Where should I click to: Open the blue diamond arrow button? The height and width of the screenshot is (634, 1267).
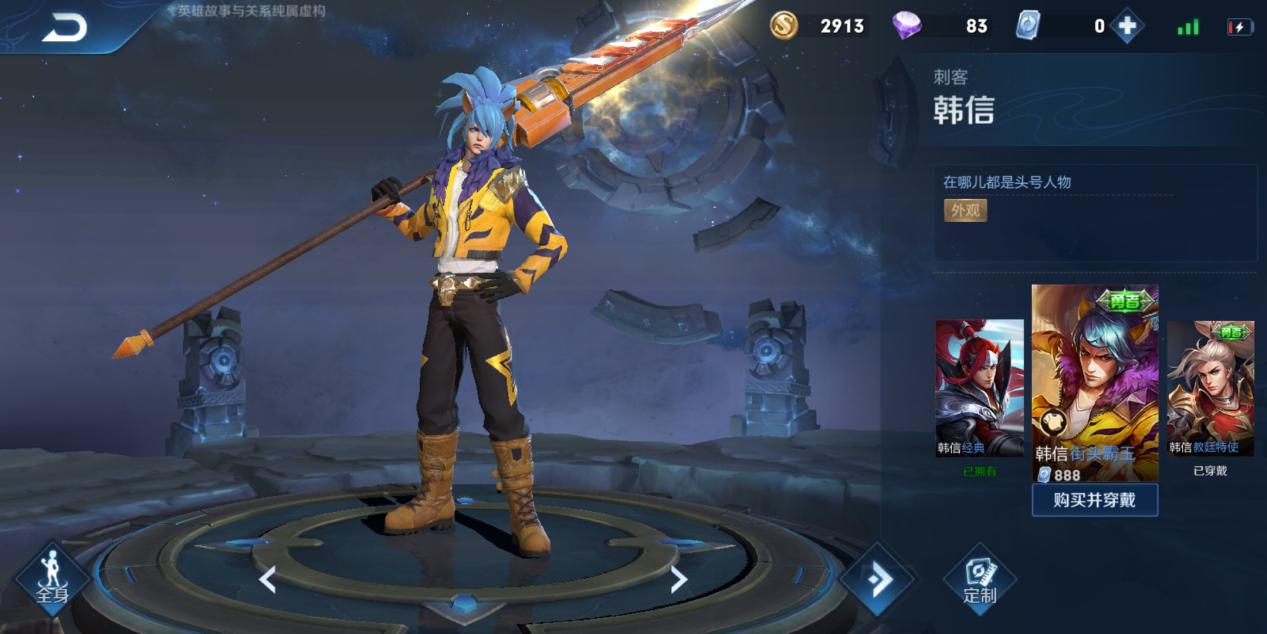(x=877, y=579)
